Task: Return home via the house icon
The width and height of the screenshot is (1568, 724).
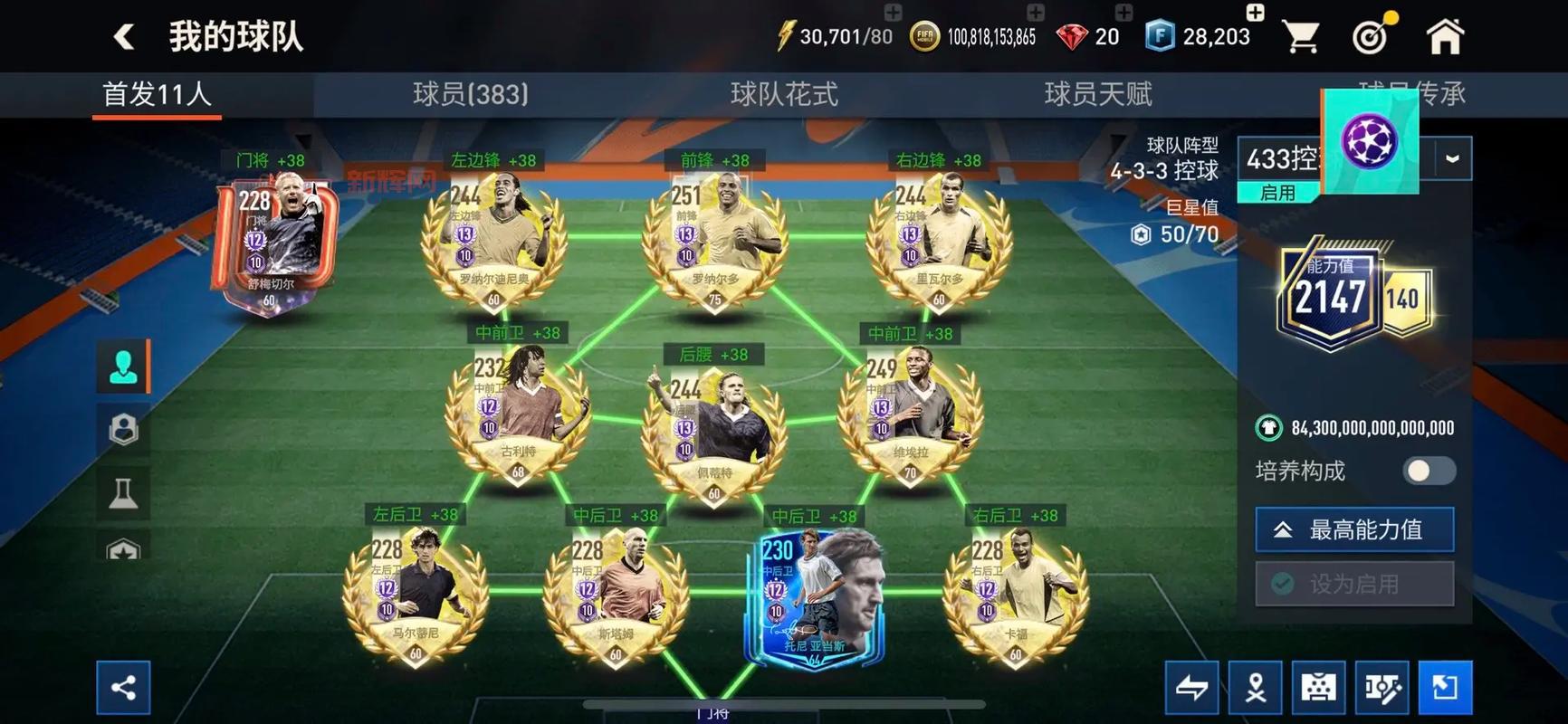Action: click(x=1446, y=34)
